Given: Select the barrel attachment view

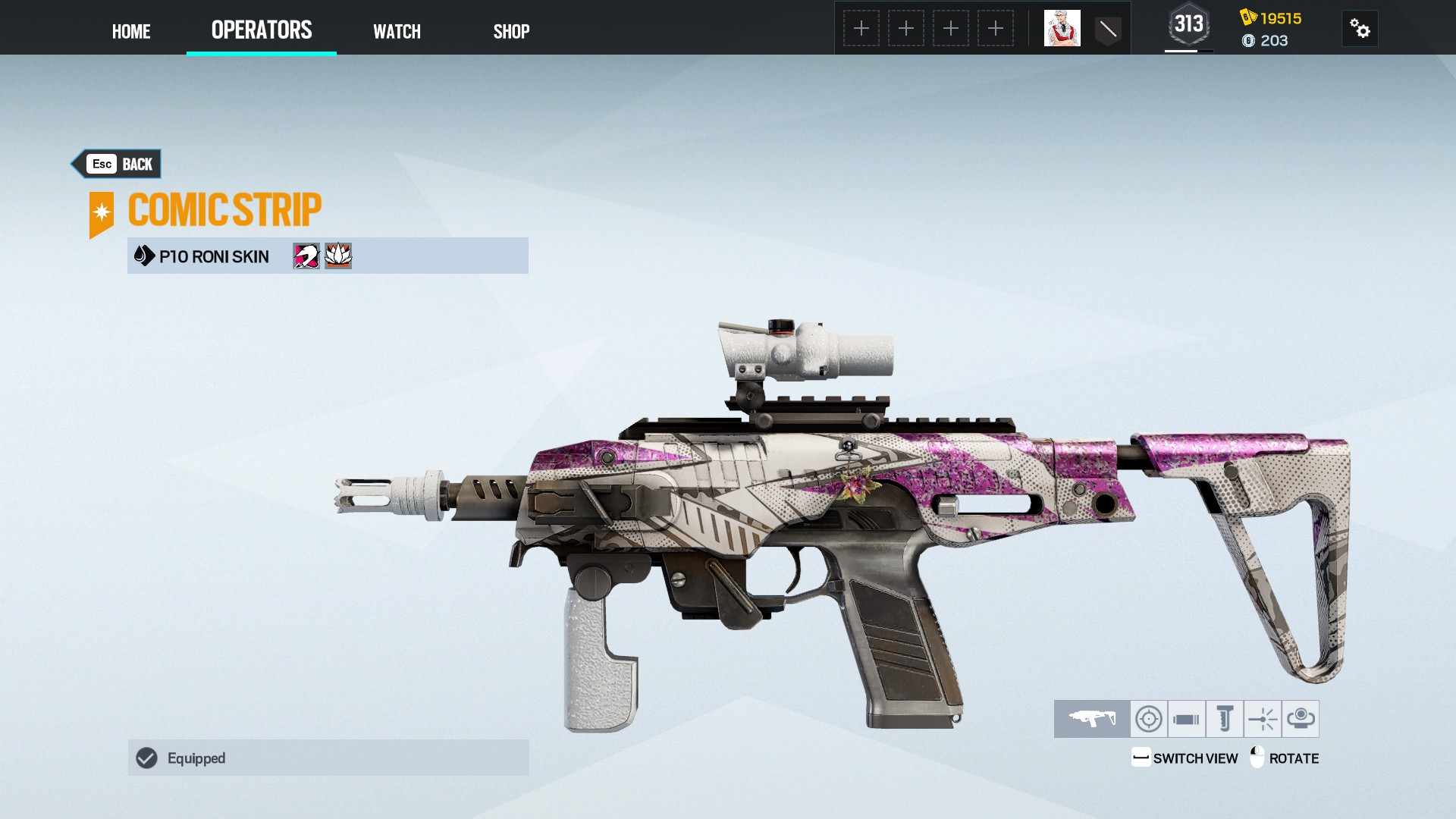Looking at the screenshot, I should (1187, 718).
